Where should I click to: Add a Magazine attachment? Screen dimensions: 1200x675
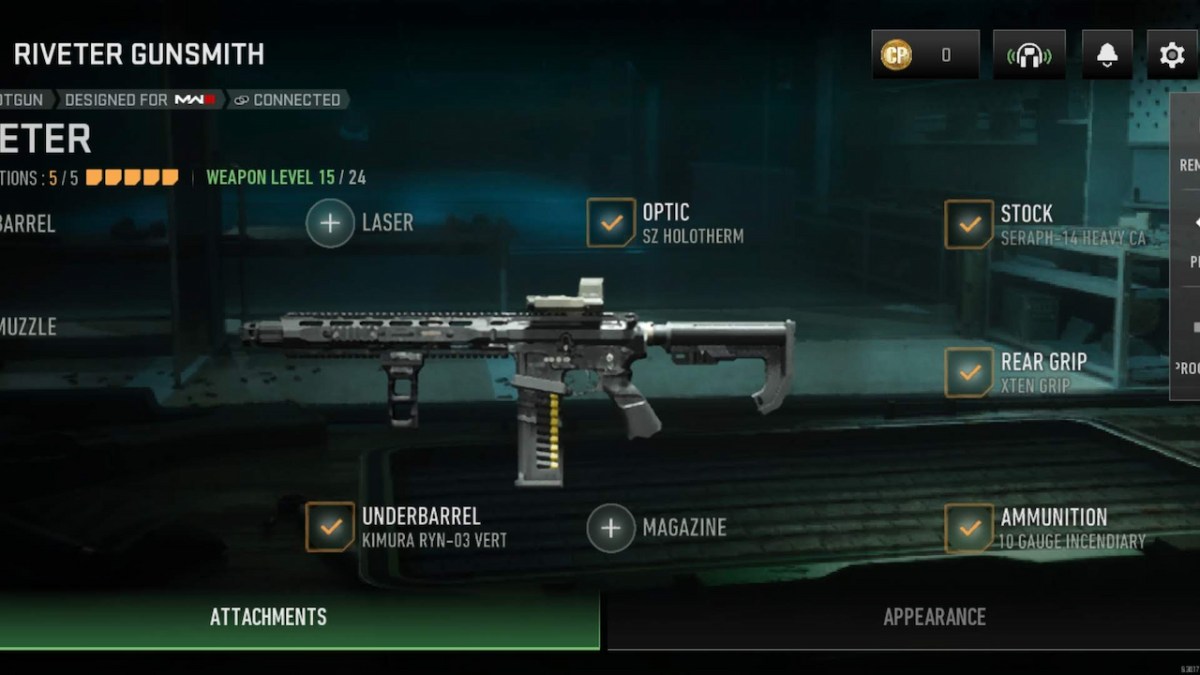coord(611,527)
